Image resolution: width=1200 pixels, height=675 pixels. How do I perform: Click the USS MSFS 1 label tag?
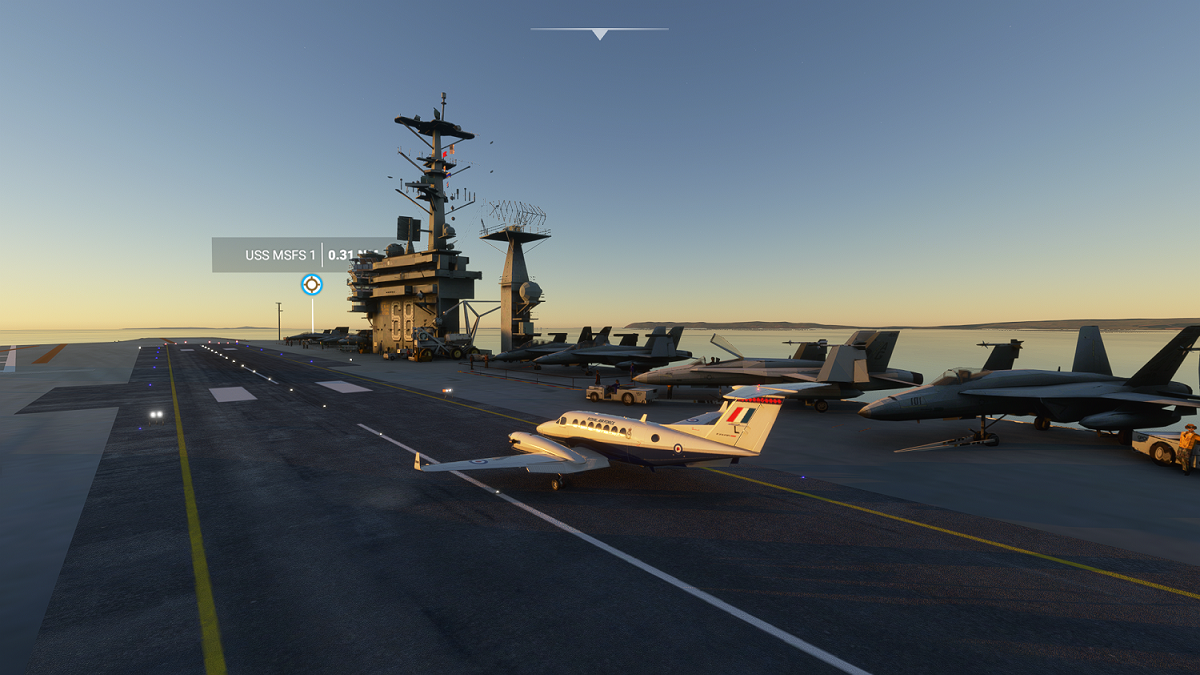tap(281, 255)
